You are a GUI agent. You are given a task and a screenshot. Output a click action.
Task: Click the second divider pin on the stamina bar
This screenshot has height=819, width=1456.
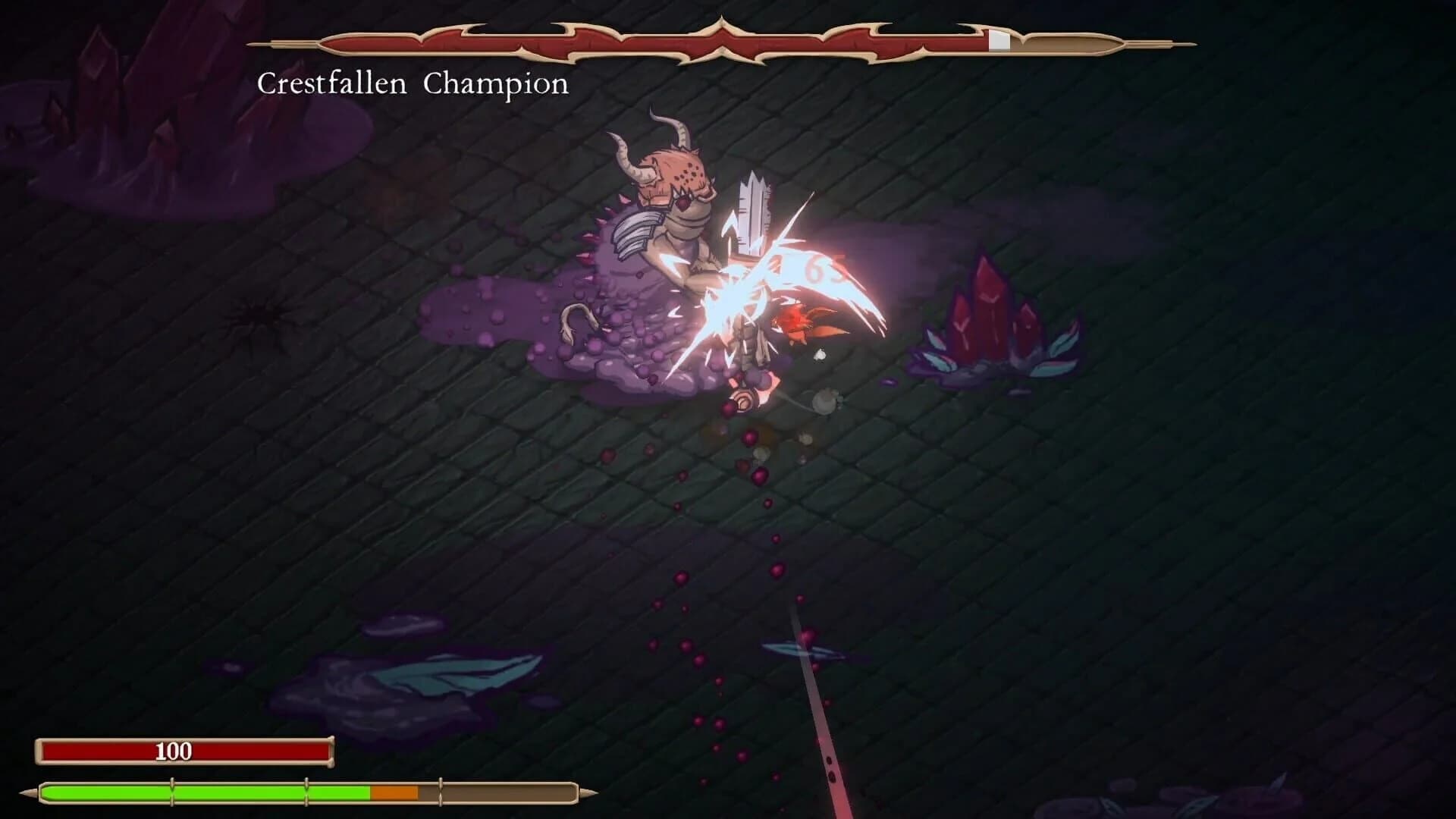pos(307,791)
